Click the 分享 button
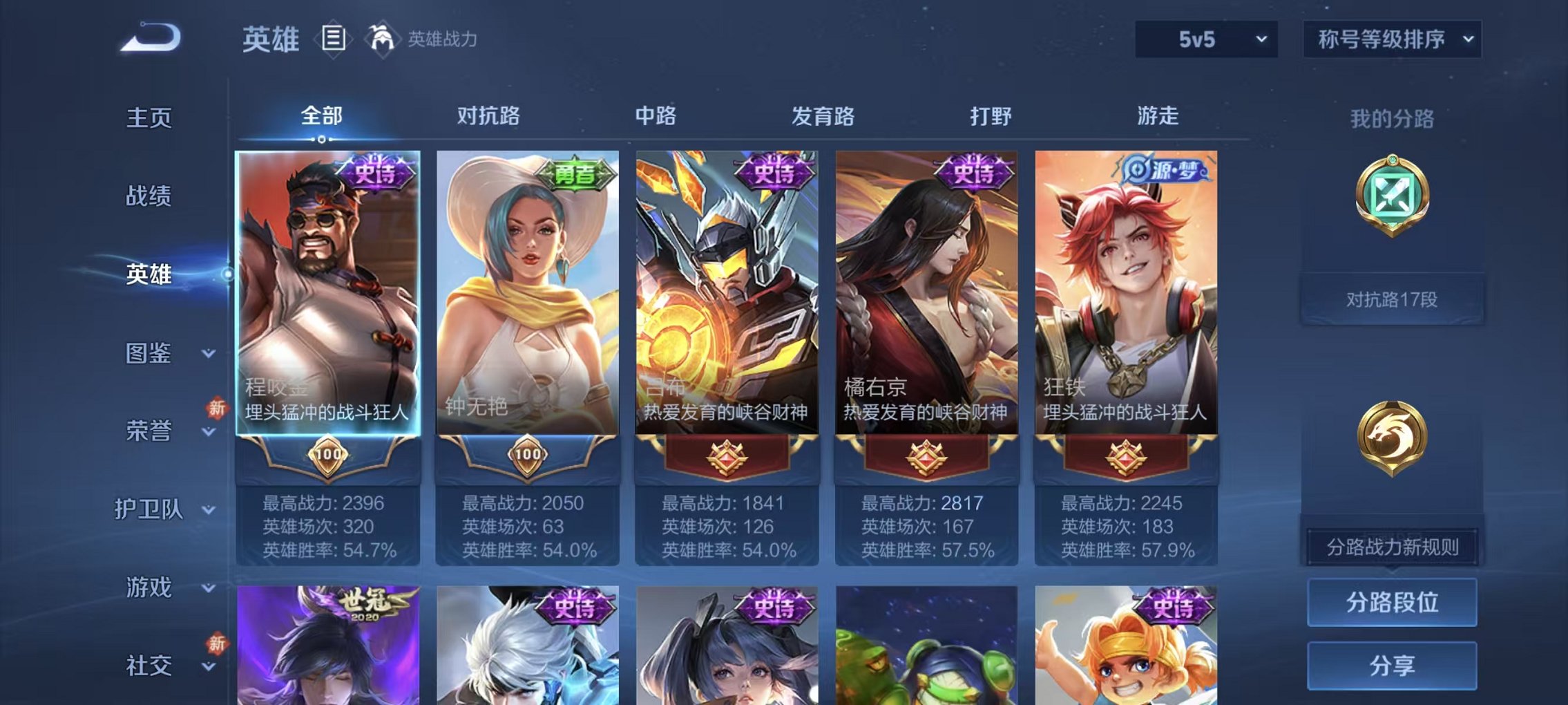This screenshot has width=1568, height=705. pyautogui.click(x=1393, y=664)
